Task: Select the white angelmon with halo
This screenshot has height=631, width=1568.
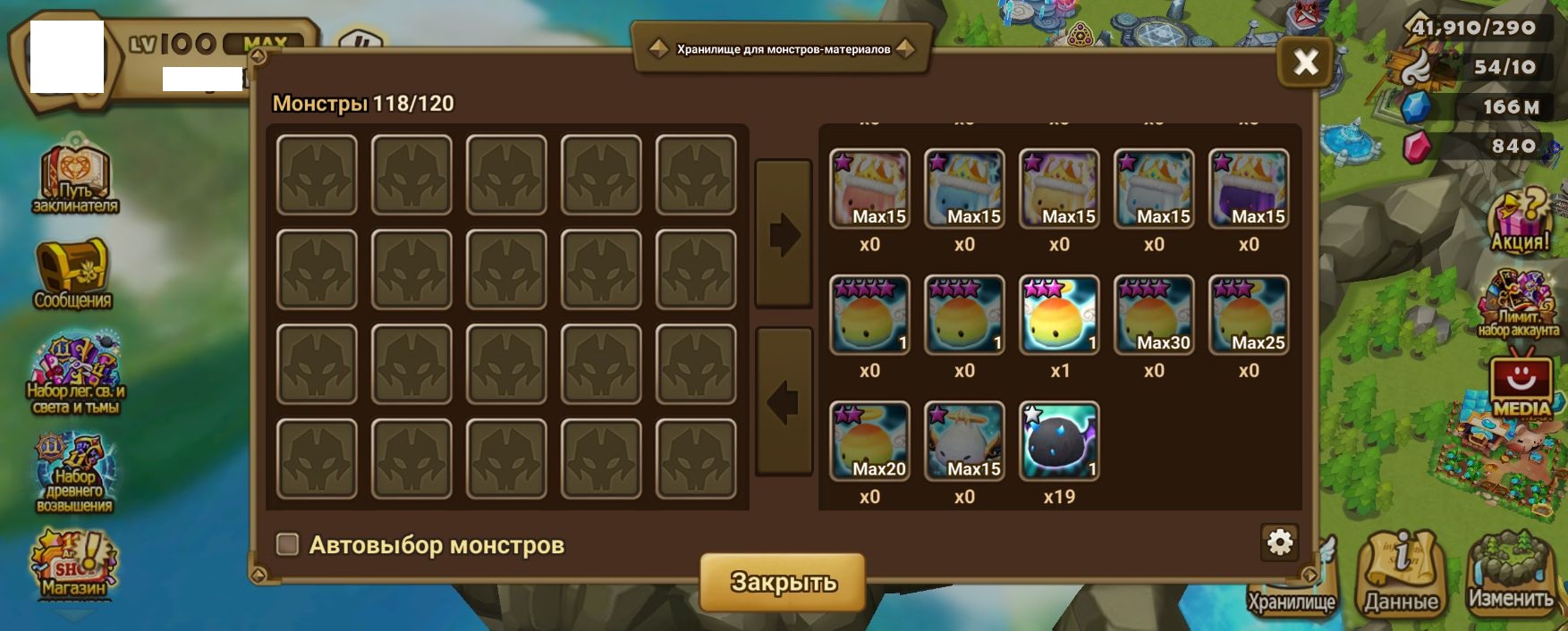Action: click(964, 441)
